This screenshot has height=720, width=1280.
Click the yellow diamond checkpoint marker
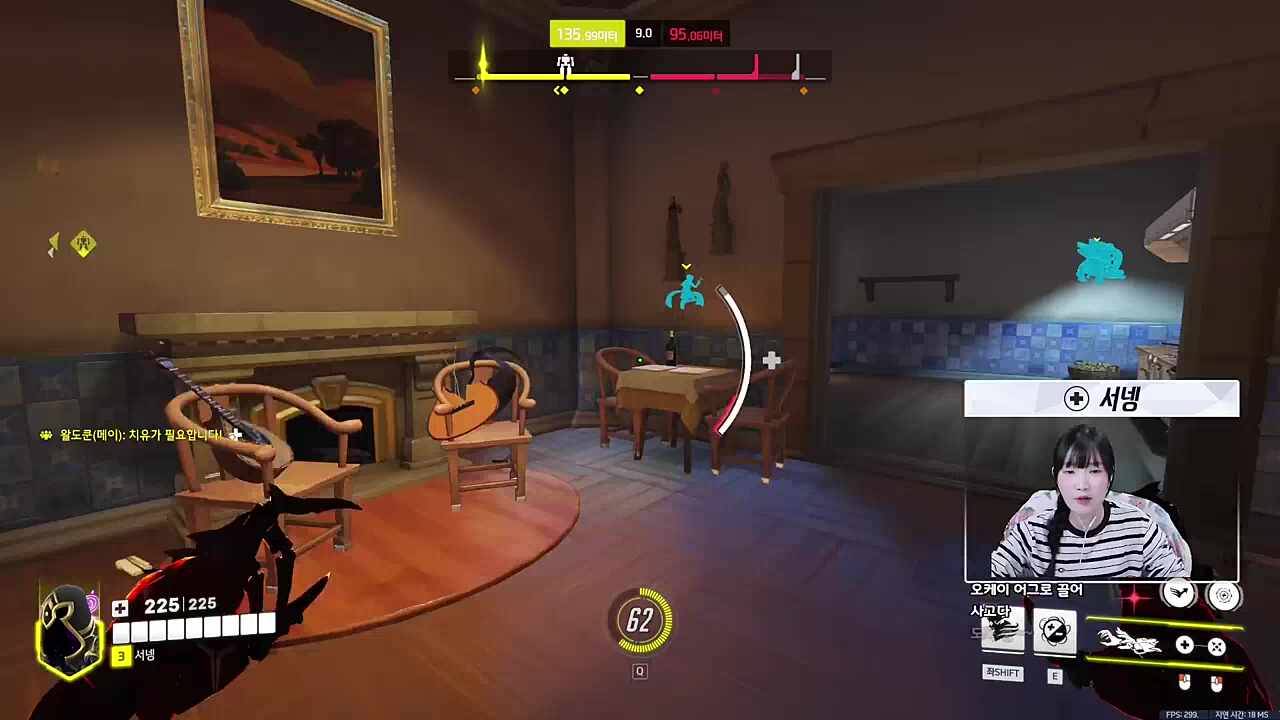(639, 90)
